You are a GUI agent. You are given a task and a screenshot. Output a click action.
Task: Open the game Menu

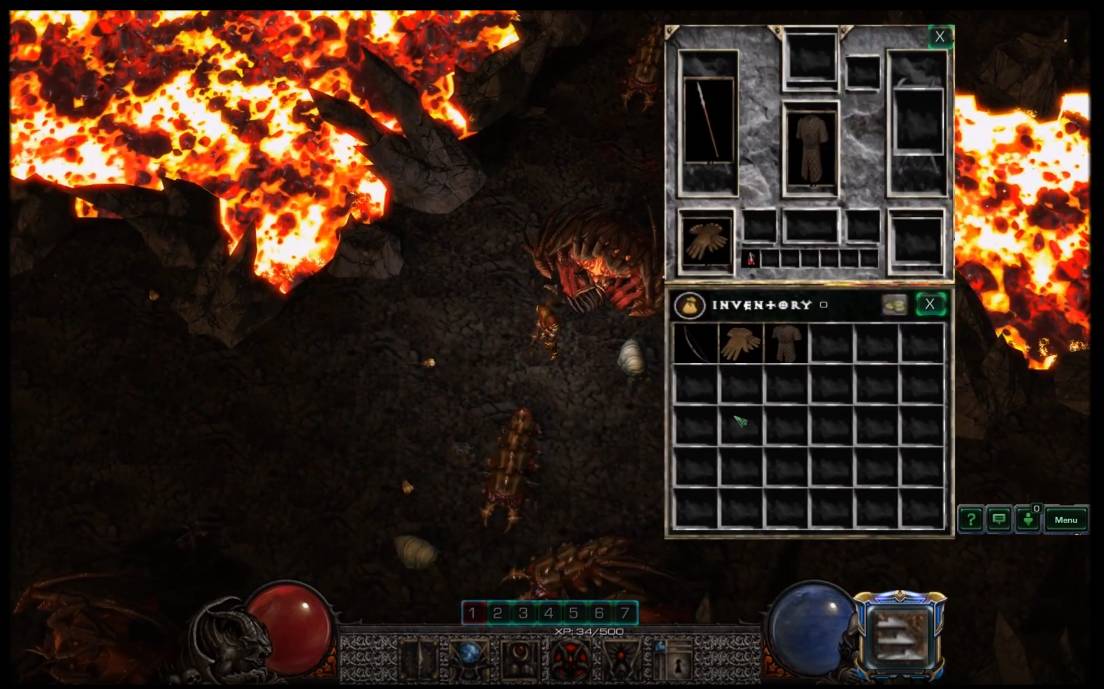click(1066, 519)
